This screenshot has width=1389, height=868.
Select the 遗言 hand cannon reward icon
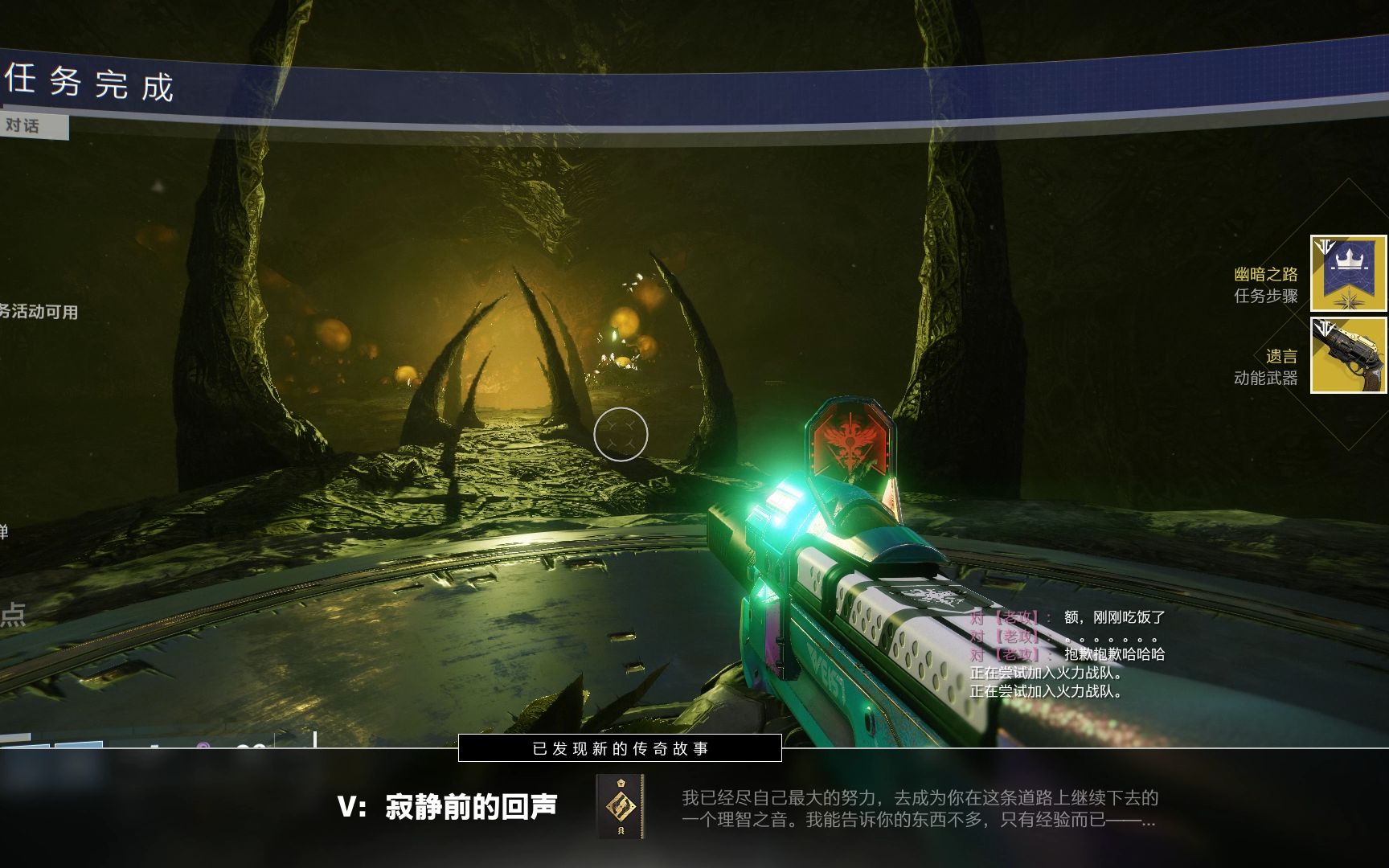click(x=1348, y=355)
